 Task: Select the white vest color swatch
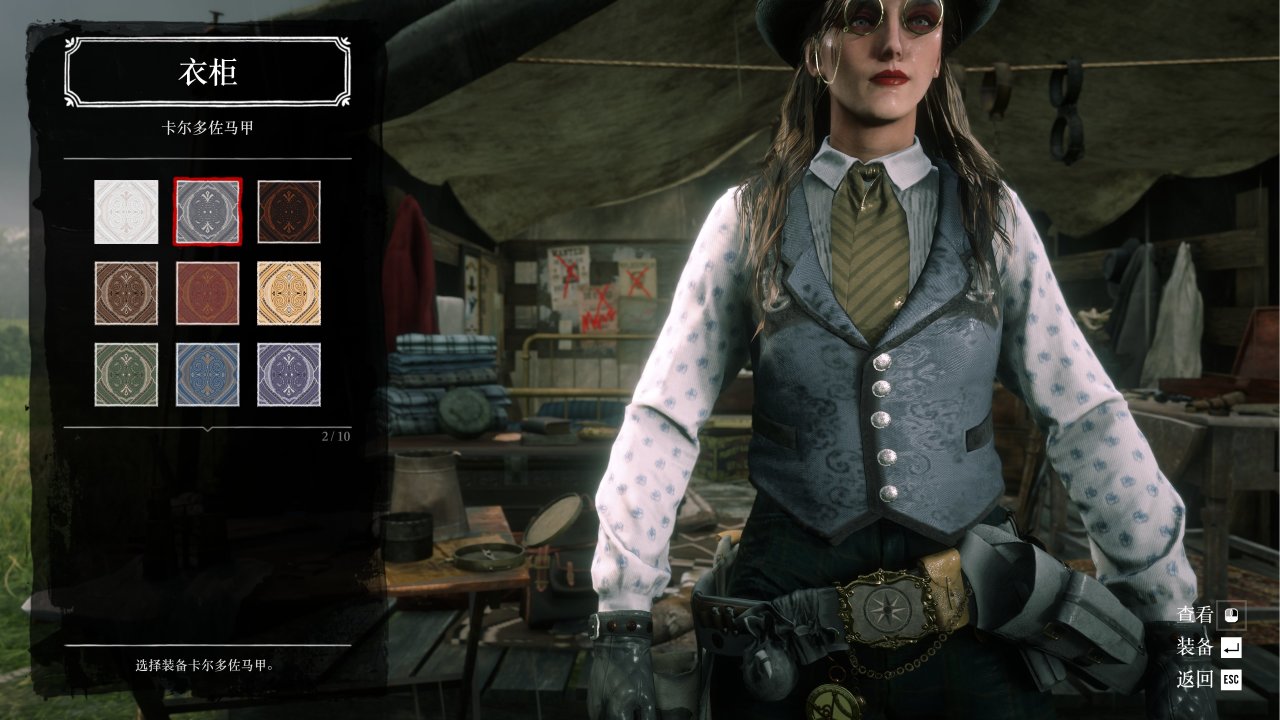(126, 211)
